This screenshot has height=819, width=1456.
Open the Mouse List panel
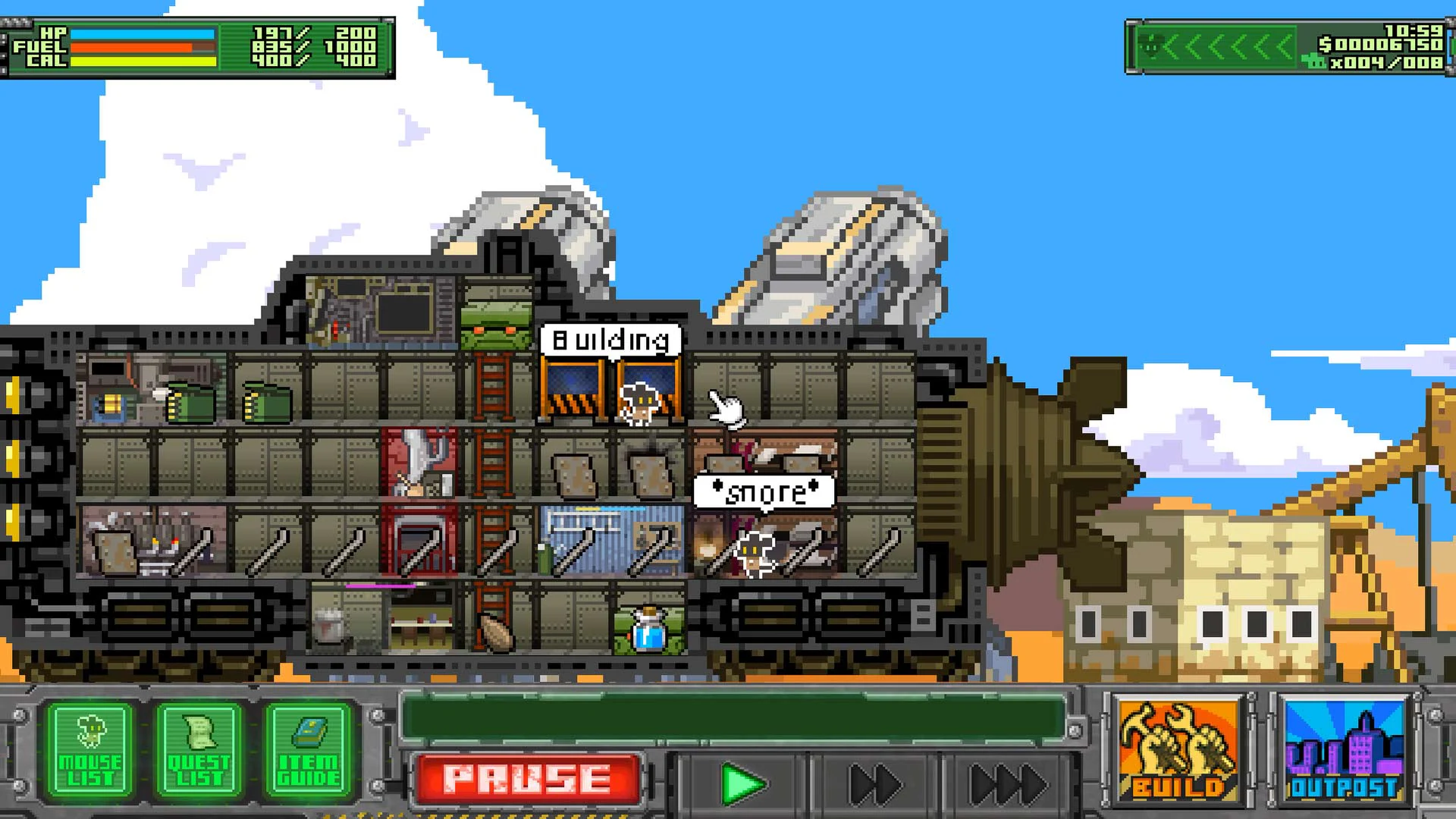90,751
